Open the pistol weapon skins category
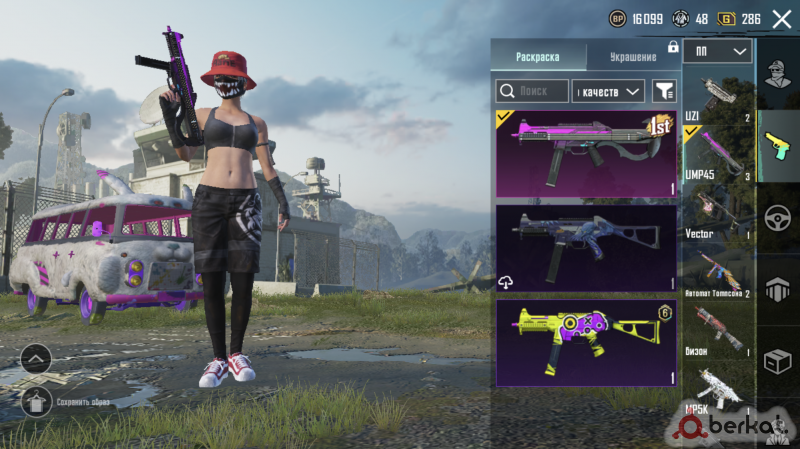 point(779,146)
